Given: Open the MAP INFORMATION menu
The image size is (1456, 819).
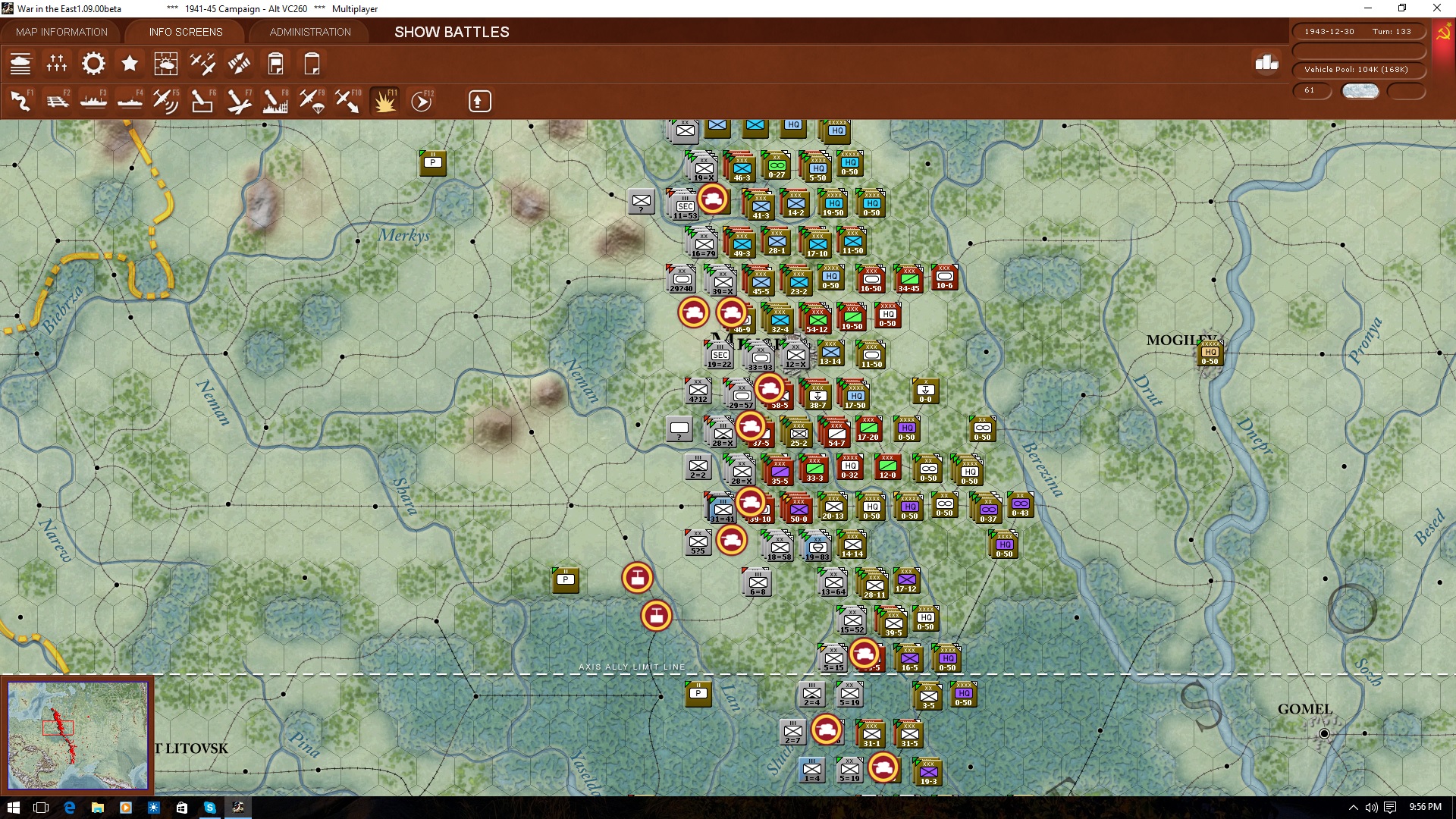Looking at the screenshot, I should tap(62, 32).
